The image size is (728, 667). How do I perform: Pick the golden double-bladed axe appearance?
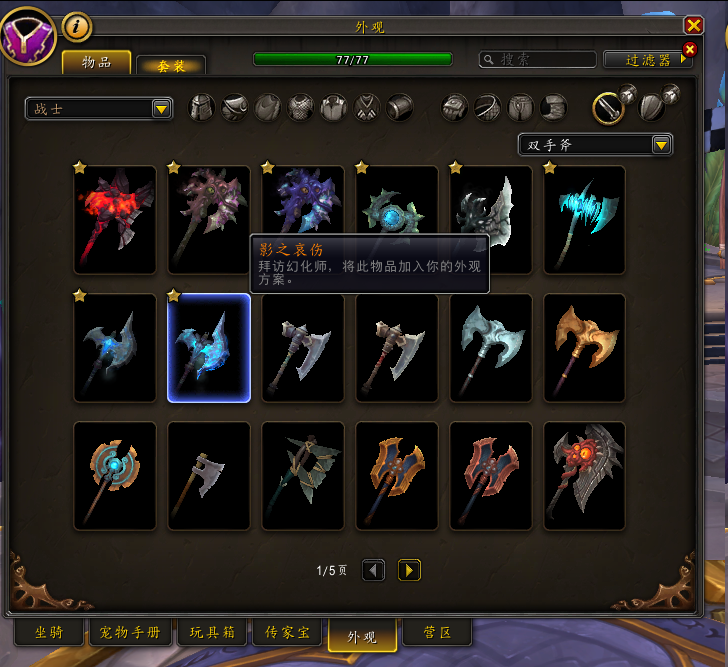click(585, 348)
